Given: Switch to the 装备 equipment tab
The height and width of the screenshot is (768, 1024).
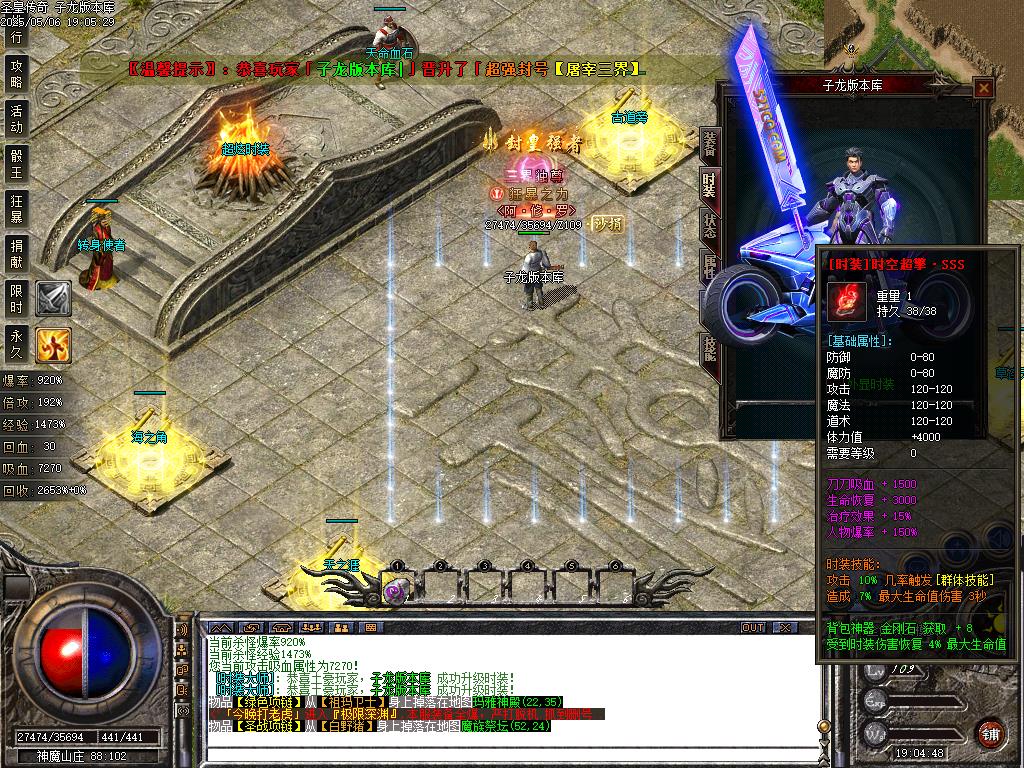Looking at the screenshot, I should [709, 144].
